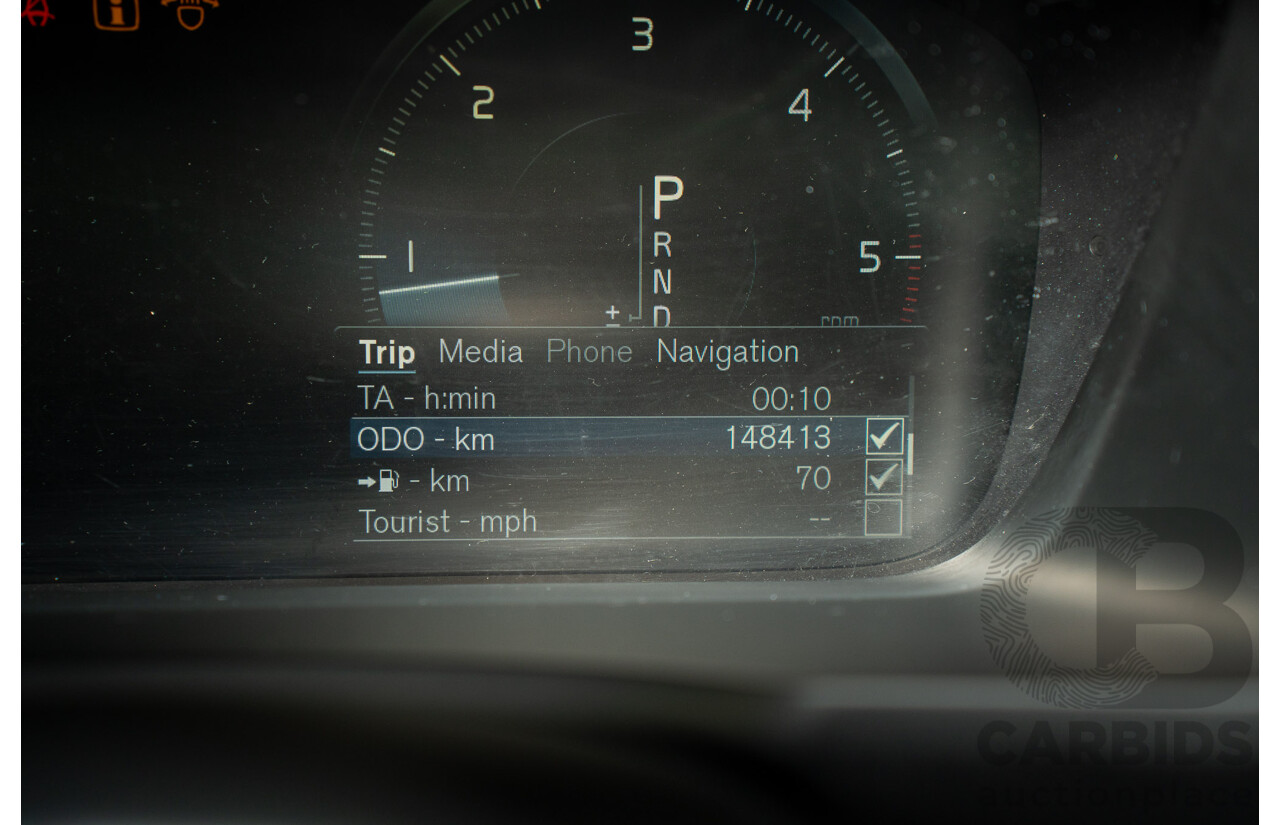
Task: Select the Phone tab
Action: pyautogui.click(x=589, y=352)
